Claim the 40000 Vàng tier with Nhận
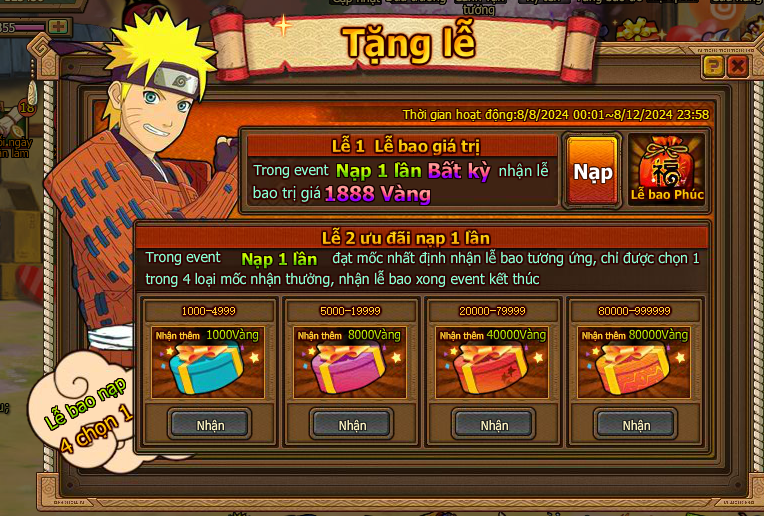This screenshot has height=516, width=764. (x=494, y=424)
